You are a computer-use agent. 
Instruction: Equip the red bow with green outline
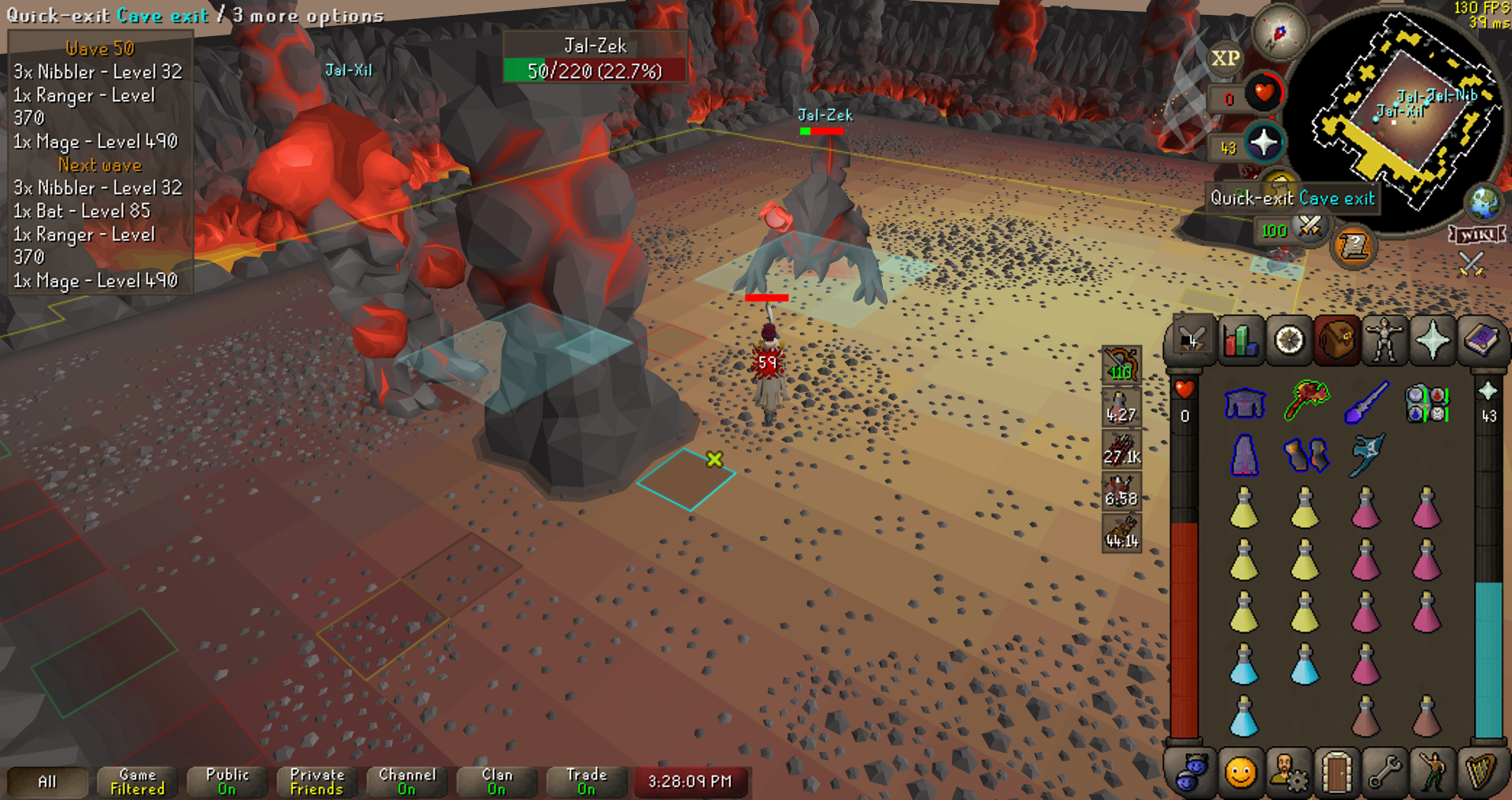tap(1306, 401)
